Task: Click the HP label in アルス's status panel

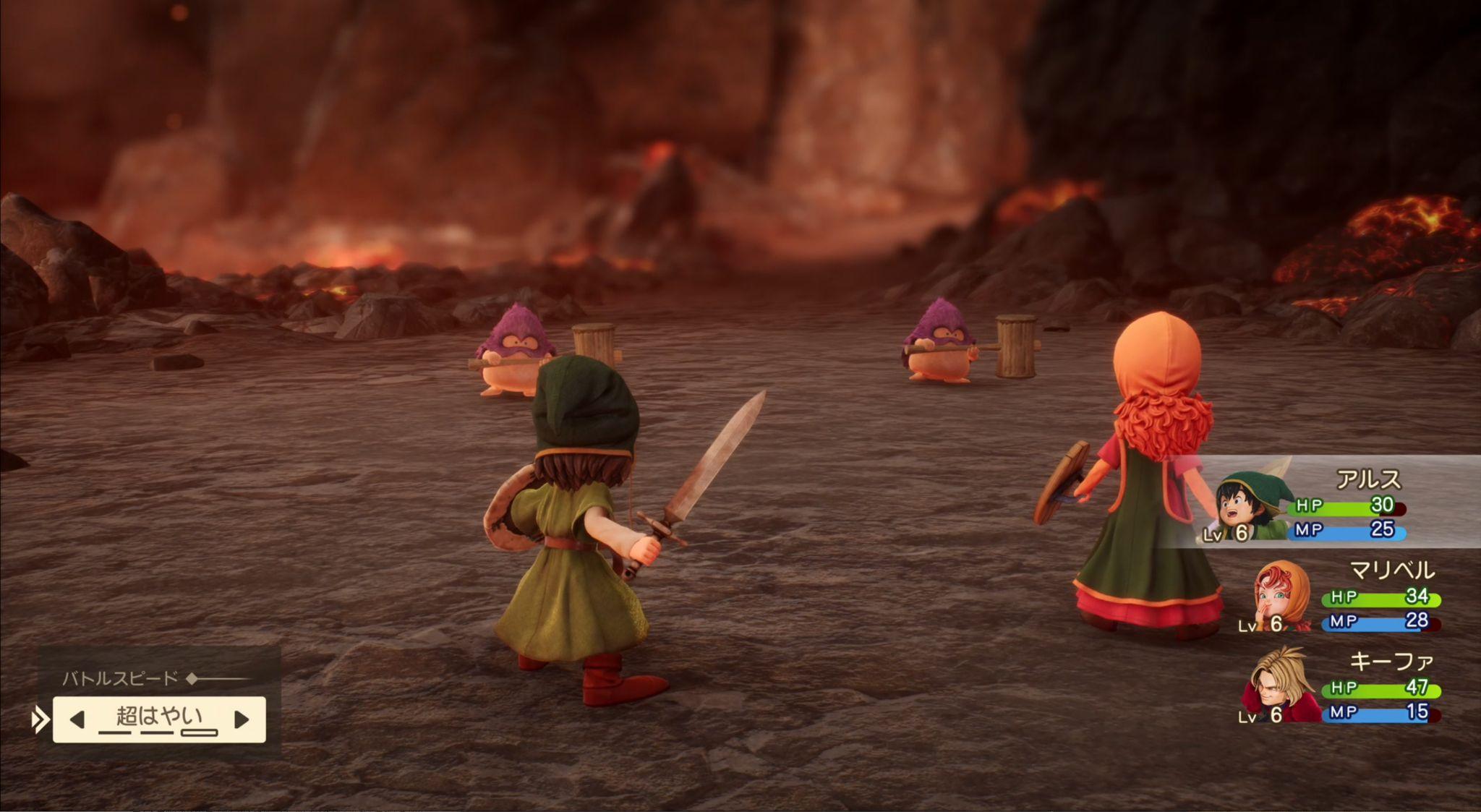Action: click(x=1308, y=506)
